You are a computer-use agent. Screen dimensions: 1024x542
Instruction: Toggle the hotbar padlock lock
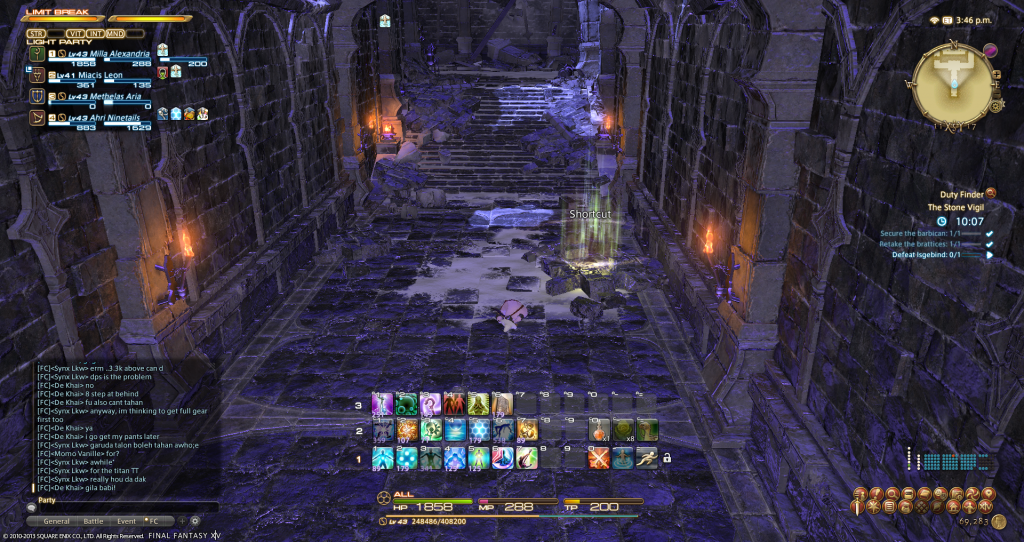tap(667, 457)
